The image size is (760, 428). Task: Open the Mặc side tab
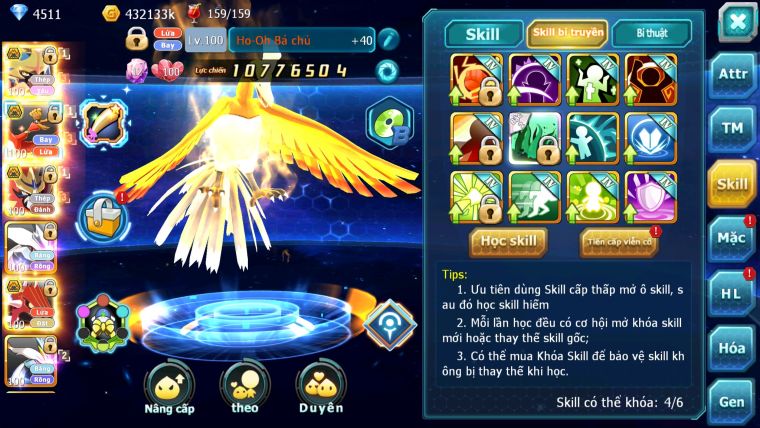[732, 238]
